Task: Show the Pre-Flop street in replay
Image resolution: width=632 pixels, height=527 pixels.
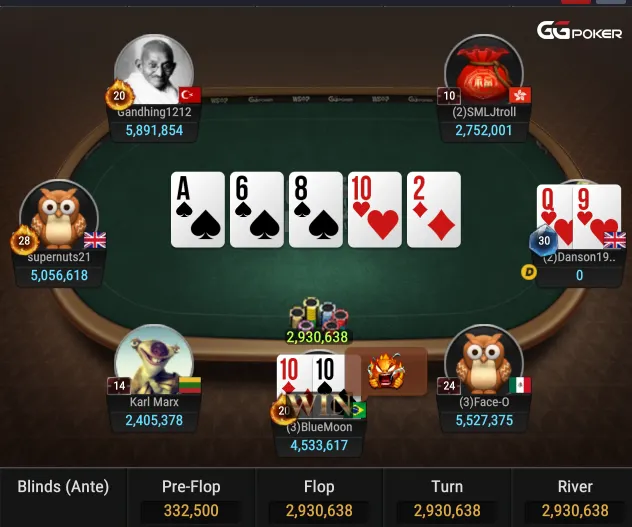Action: (190, 498)
